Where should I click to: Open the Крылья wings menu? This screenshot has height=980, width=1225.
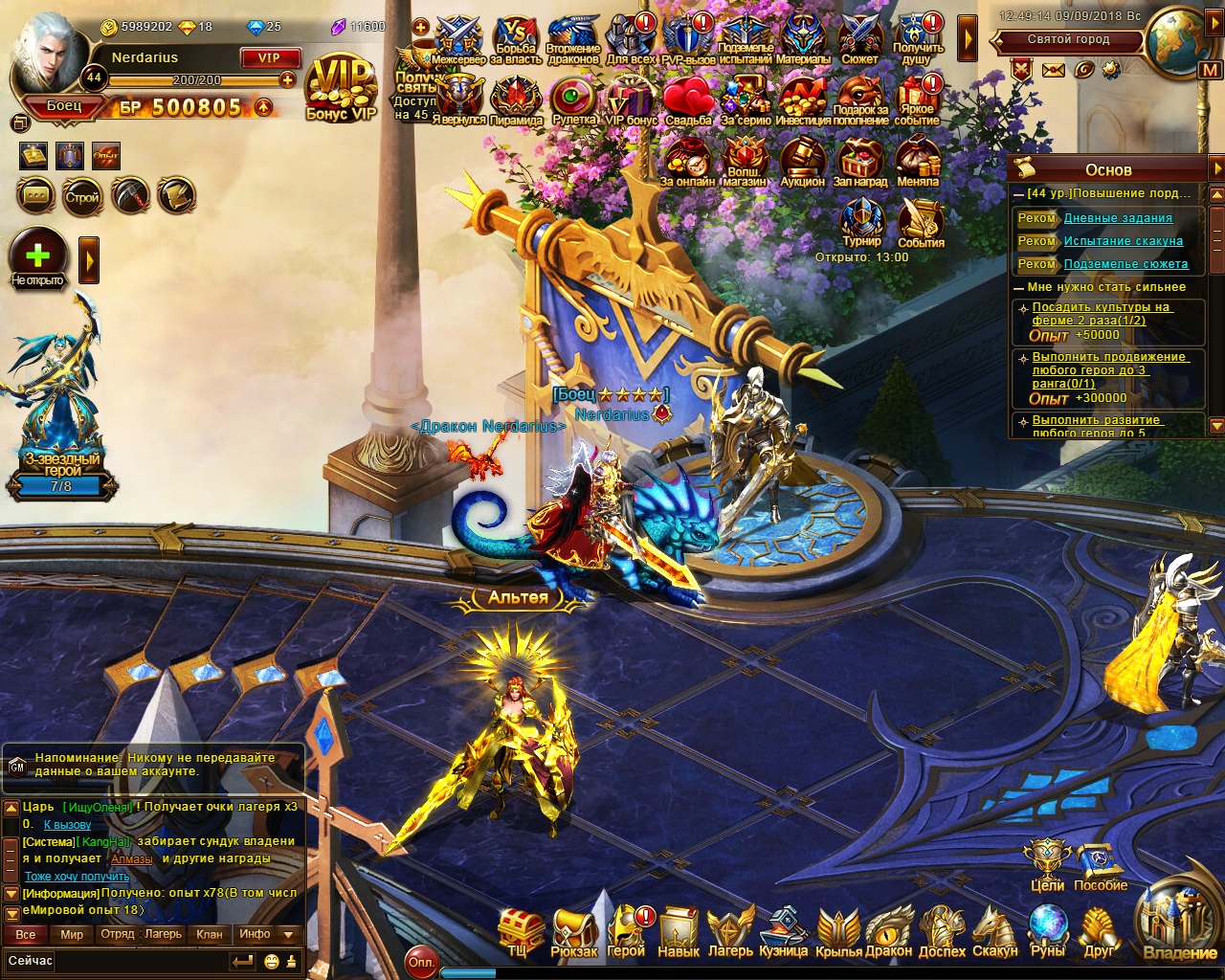point(837,930)
